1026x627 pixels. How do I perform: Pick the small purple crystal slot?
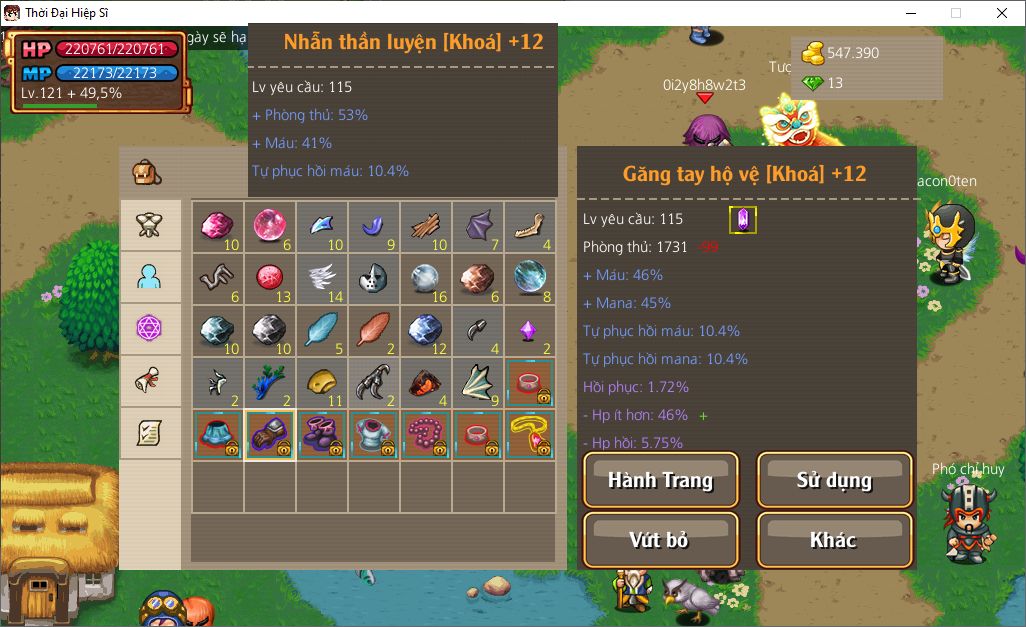(x=530, y=331)
